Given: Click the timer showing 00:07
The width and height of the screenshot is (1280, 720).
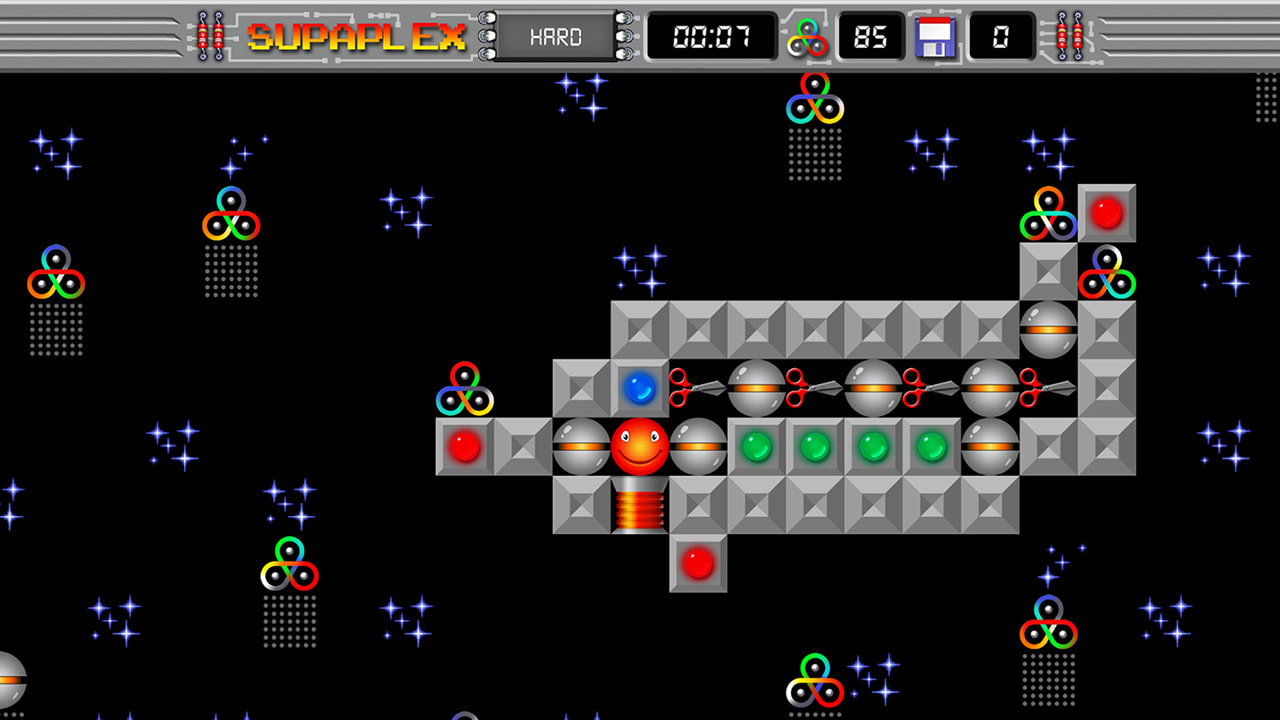Looking at the screenshot, I should 712,37.
